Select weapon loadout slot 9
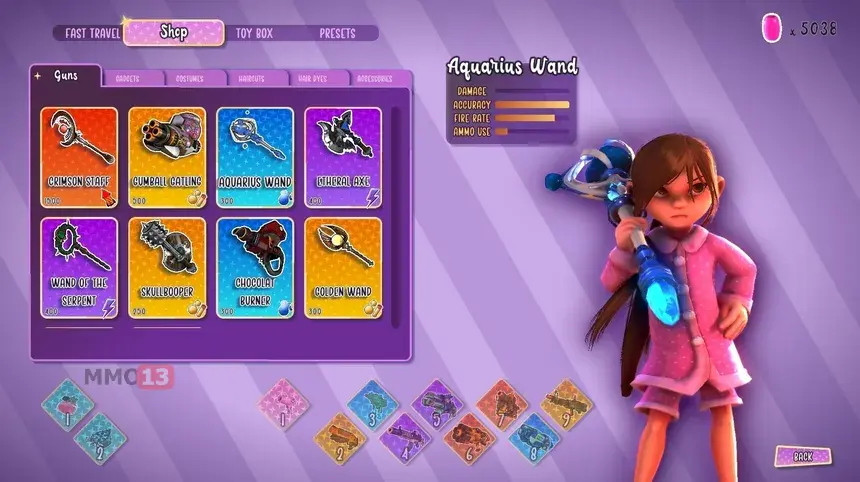The image size is (860, 482). pos(566,404)
